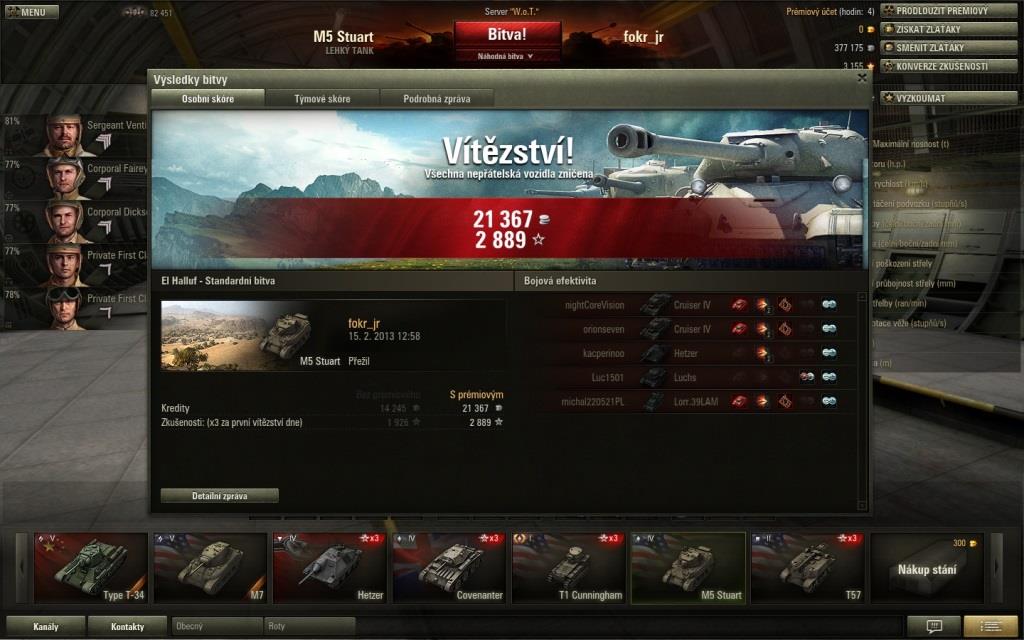Switch to the Podrobná zpráva tab
1024x640 pixels.
point(435,98)
